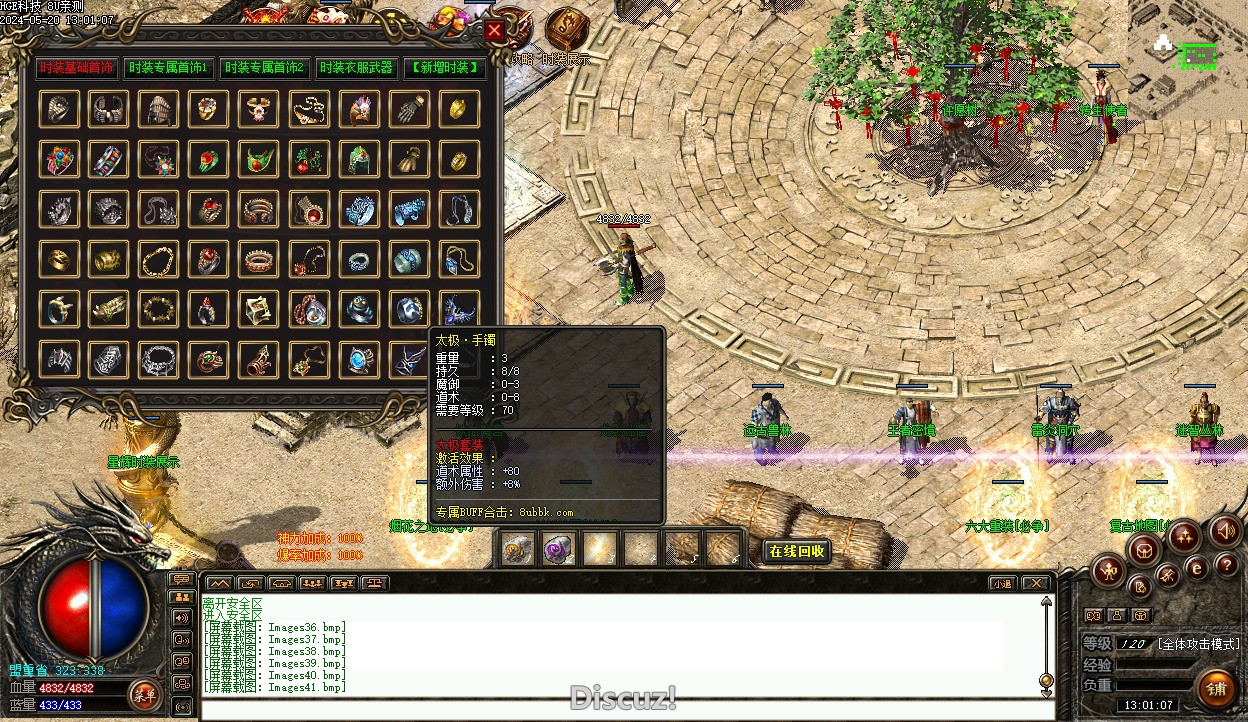
Task: Close the fashion accessories window
Action: 494,30
